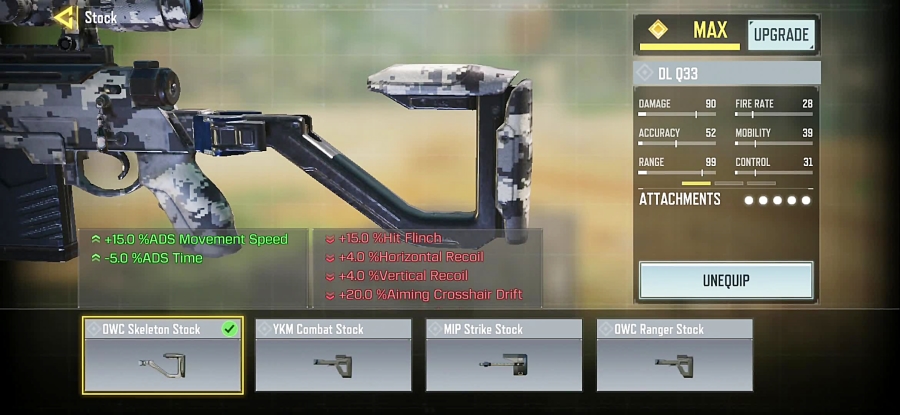Go back from the Stock screen
The height and width of the screenshot is (415, 900).
(64, 17)
